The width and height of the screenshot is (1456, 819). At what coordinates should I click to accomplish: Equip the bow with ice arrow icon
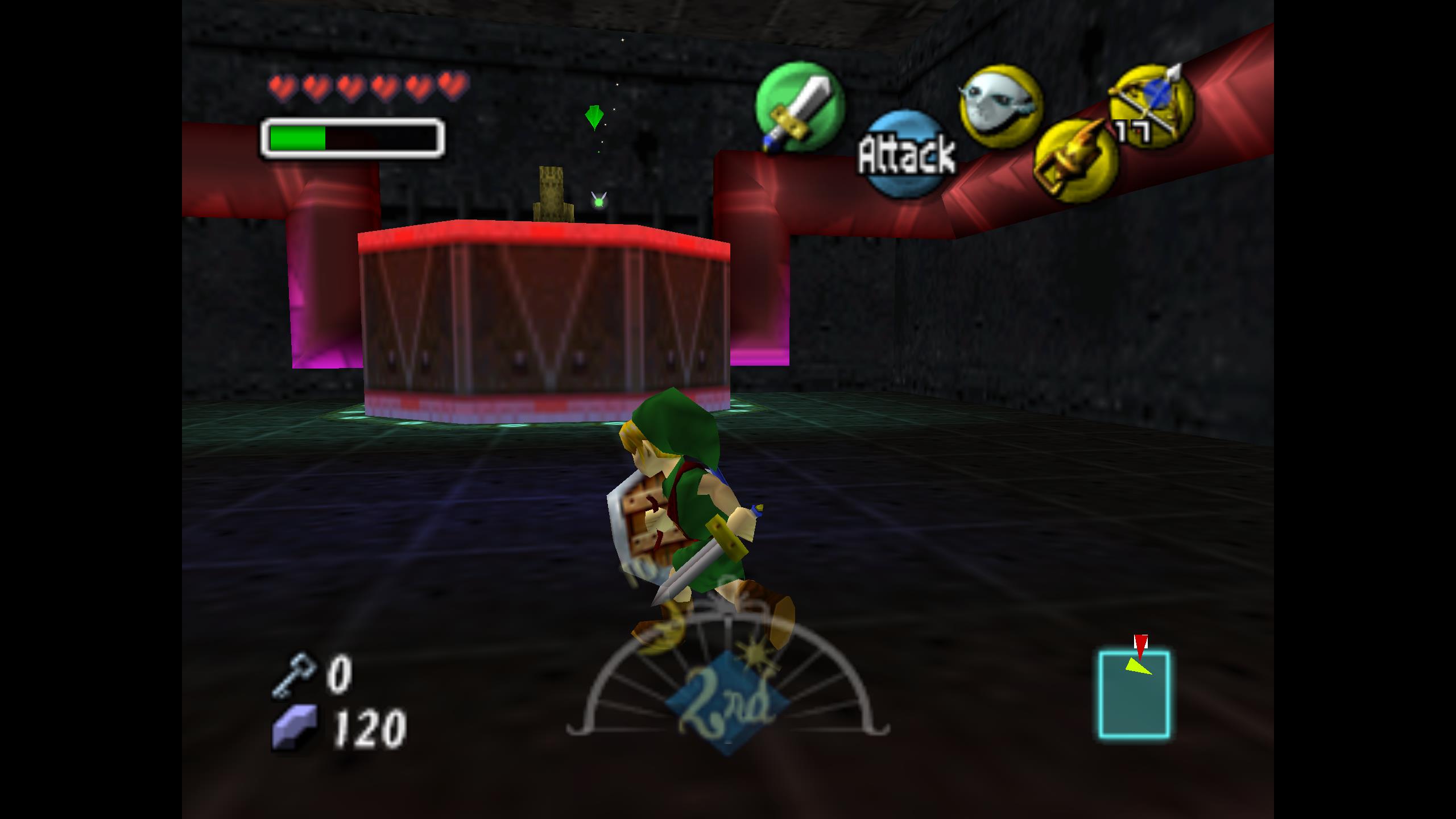[x=1151, y=105]
